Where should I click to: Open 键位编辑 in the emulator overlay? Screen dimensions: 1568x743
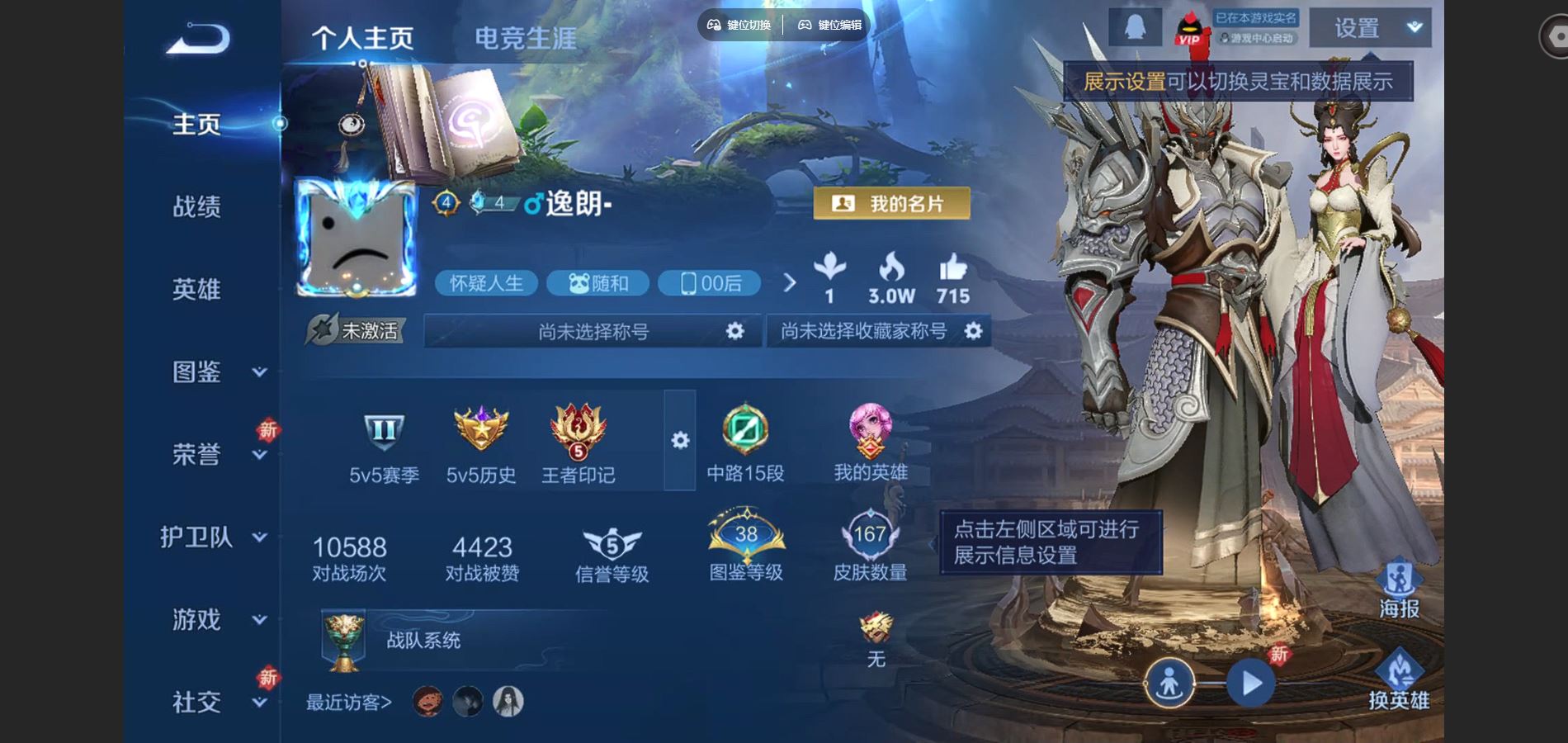[x=830, y=25]
